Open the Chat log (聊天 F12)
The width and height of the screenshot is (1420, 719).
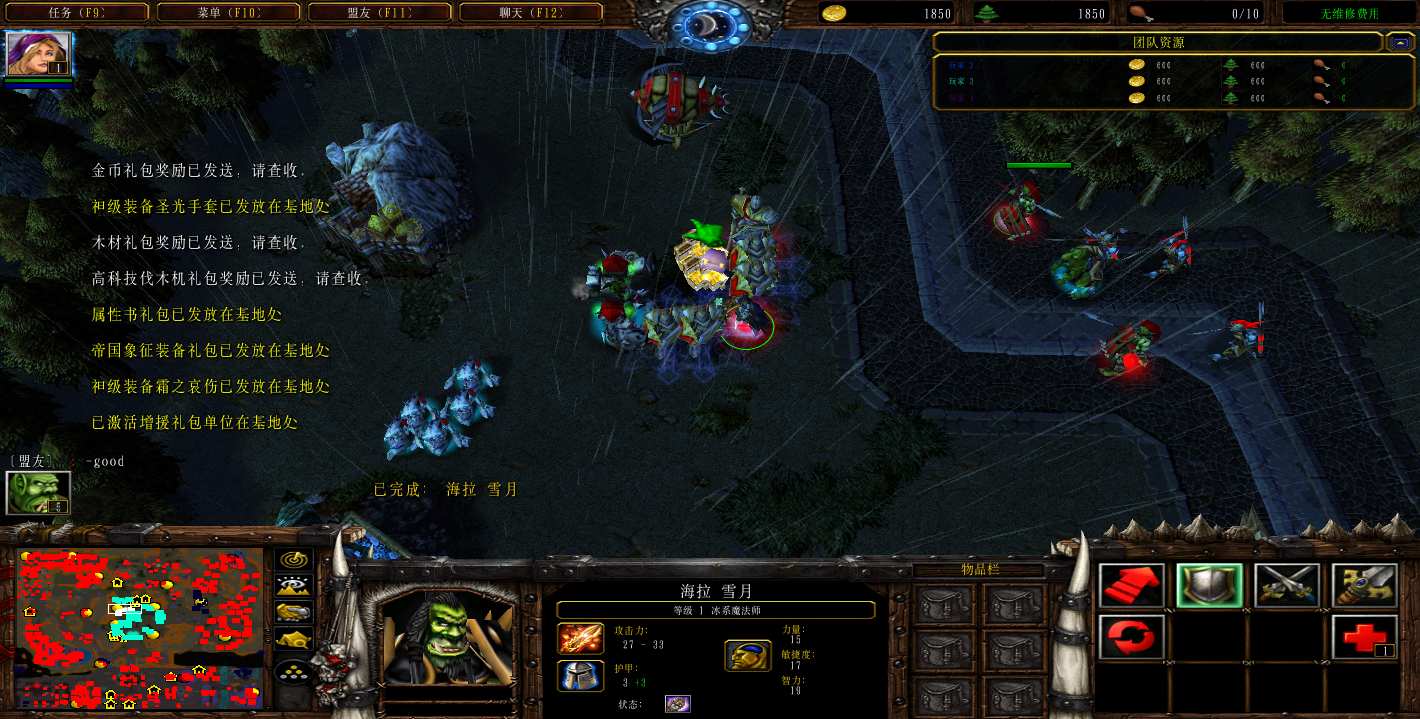(x=530, y=13)
